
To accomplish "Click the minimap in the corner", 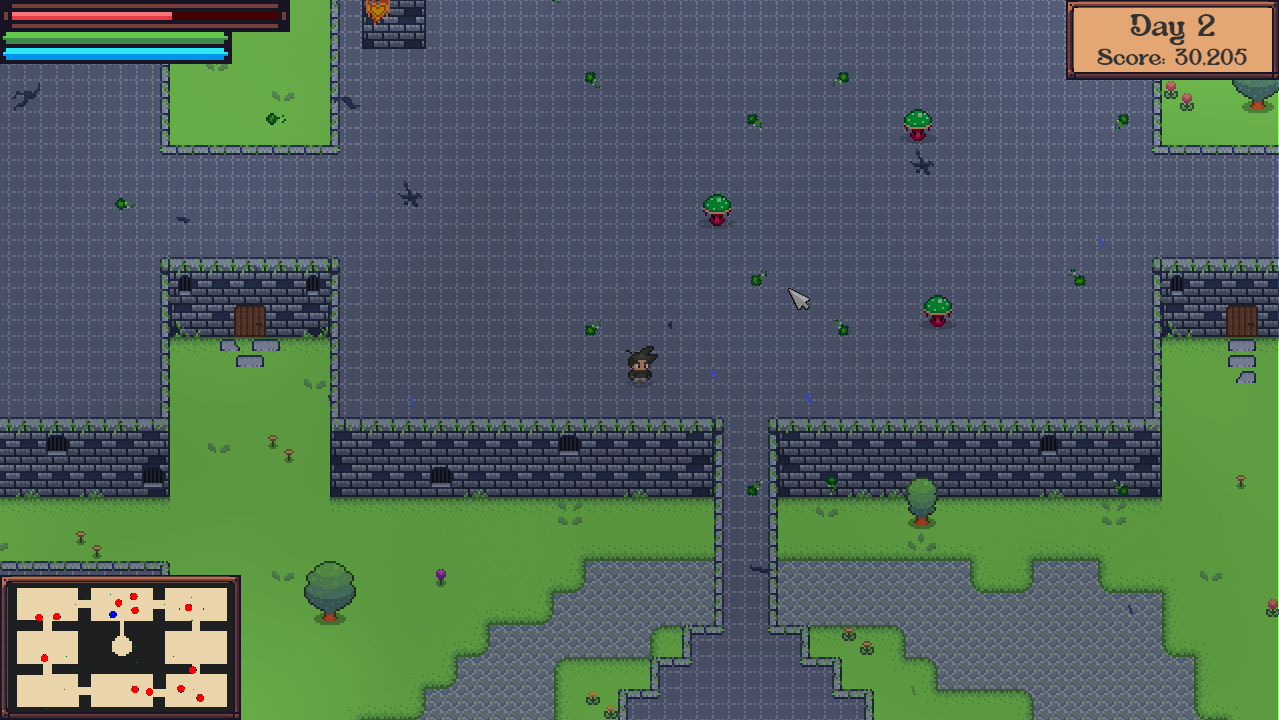I will point(121,646).
